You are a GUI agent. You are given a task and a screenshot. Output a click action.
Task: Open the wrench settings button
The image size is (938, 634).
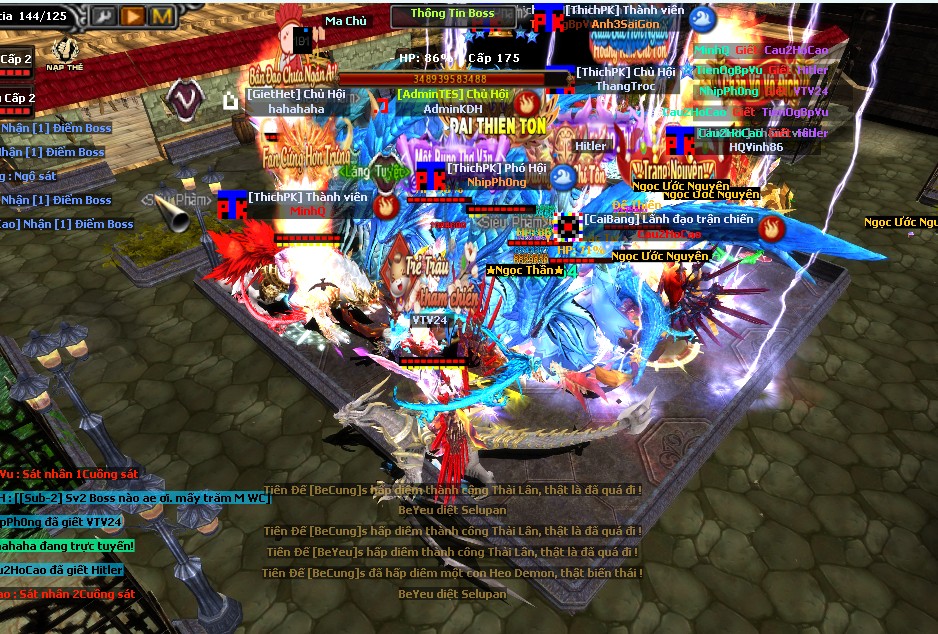[103, 16]
